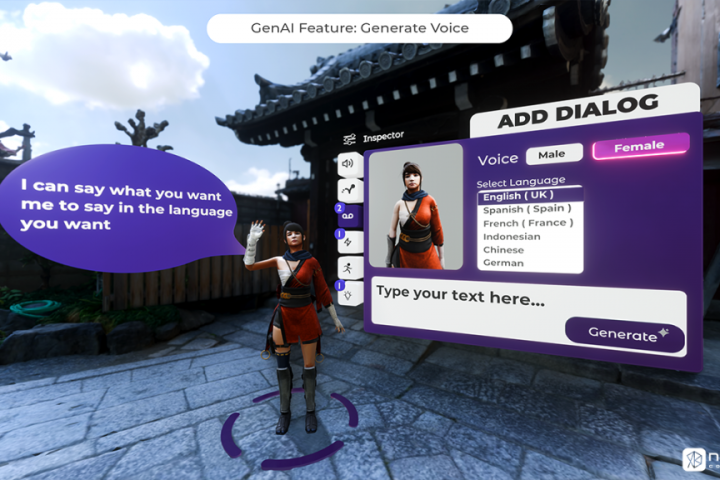Select the Female voice option
Viewport: 720px width, 480px height.
point(639,147)
